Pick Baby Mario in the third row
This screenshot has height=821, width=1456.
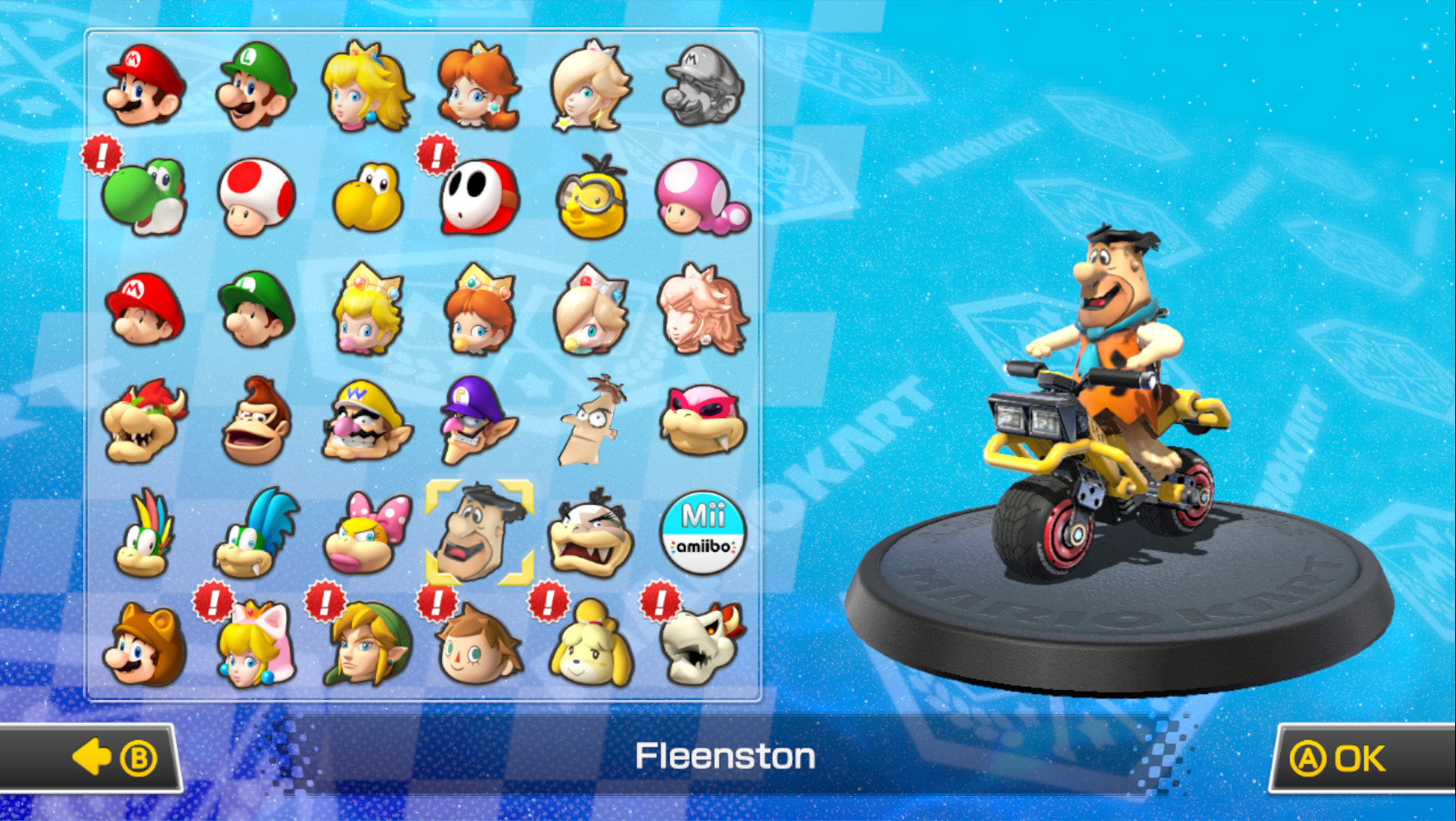click(144, 309)
